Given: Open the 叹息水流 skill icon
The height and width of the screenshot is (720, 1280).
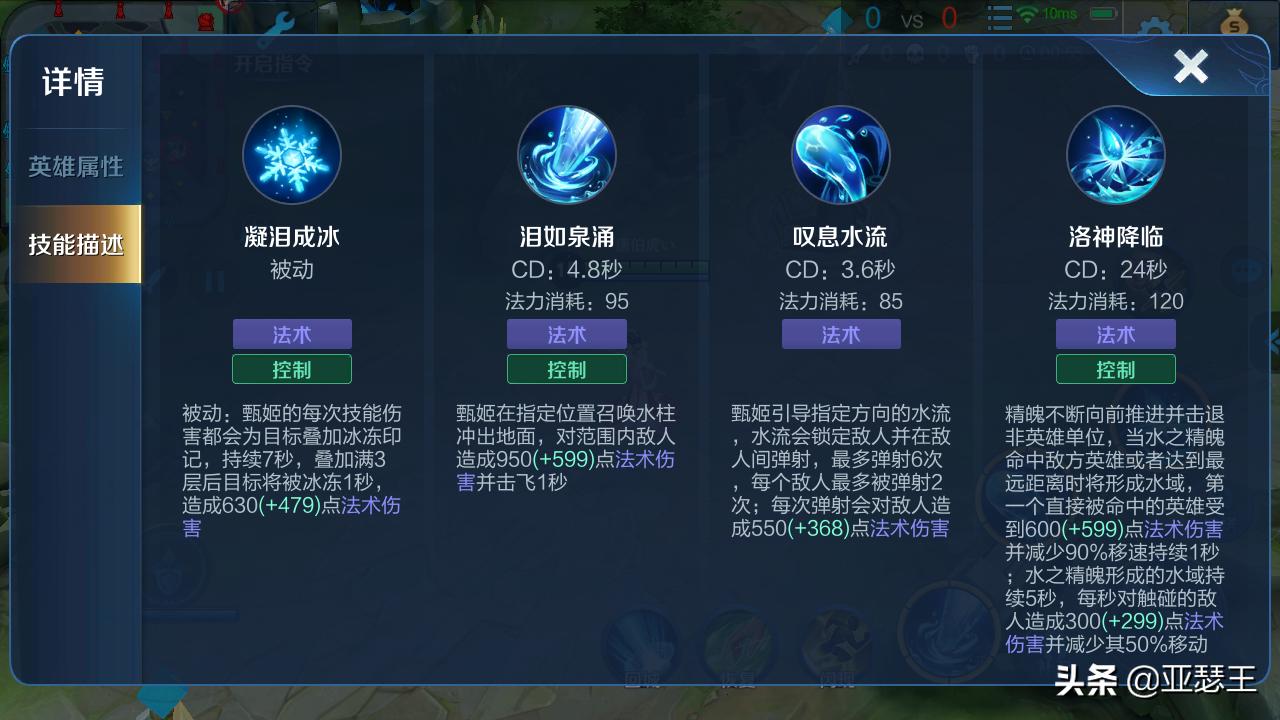Looking at the screenshot, I should [841, 155].
